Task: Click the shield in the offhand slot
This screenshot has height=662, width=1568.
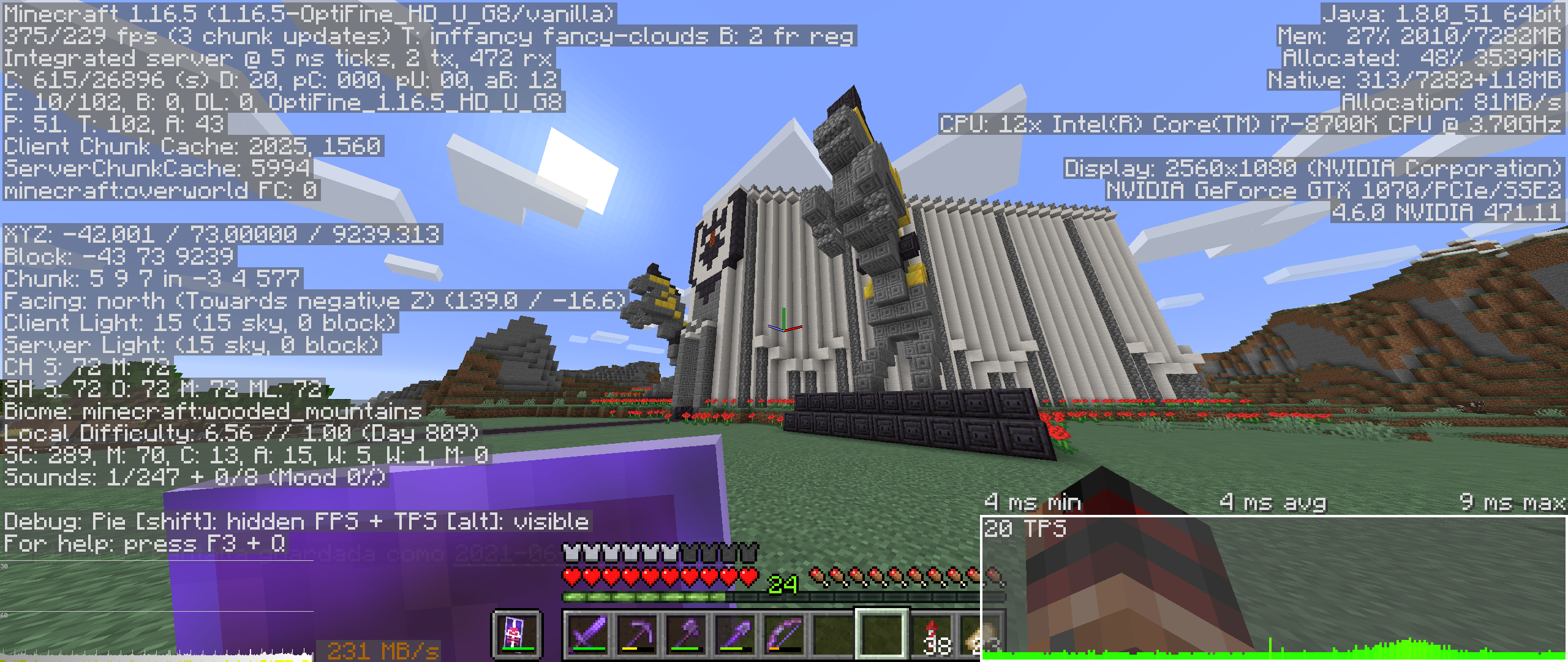Action: point(516,636)
